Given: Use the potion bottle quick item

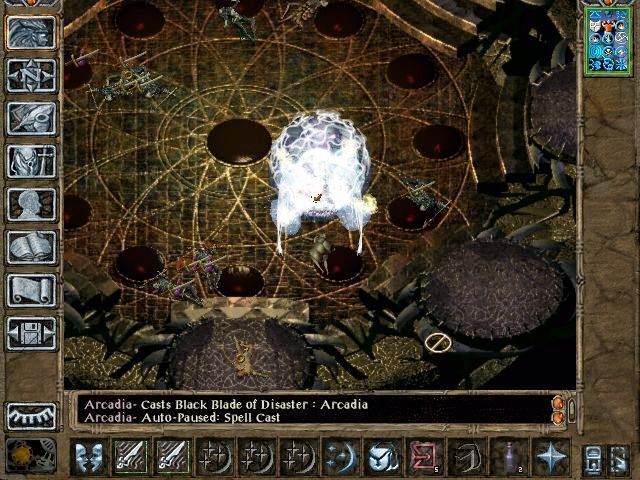Looking at the screenshot, I should pos(509,457).
